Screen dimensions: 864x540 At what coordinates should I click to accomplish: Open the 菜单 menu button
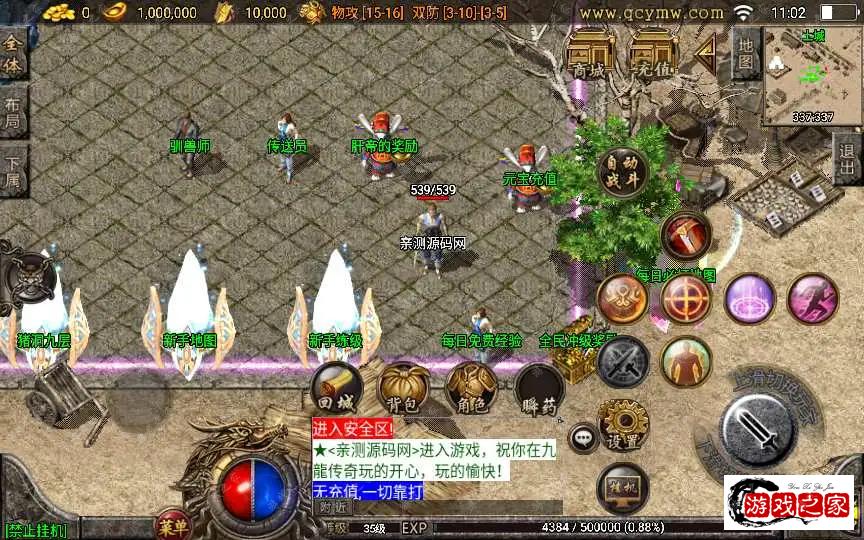click(172, 526)
